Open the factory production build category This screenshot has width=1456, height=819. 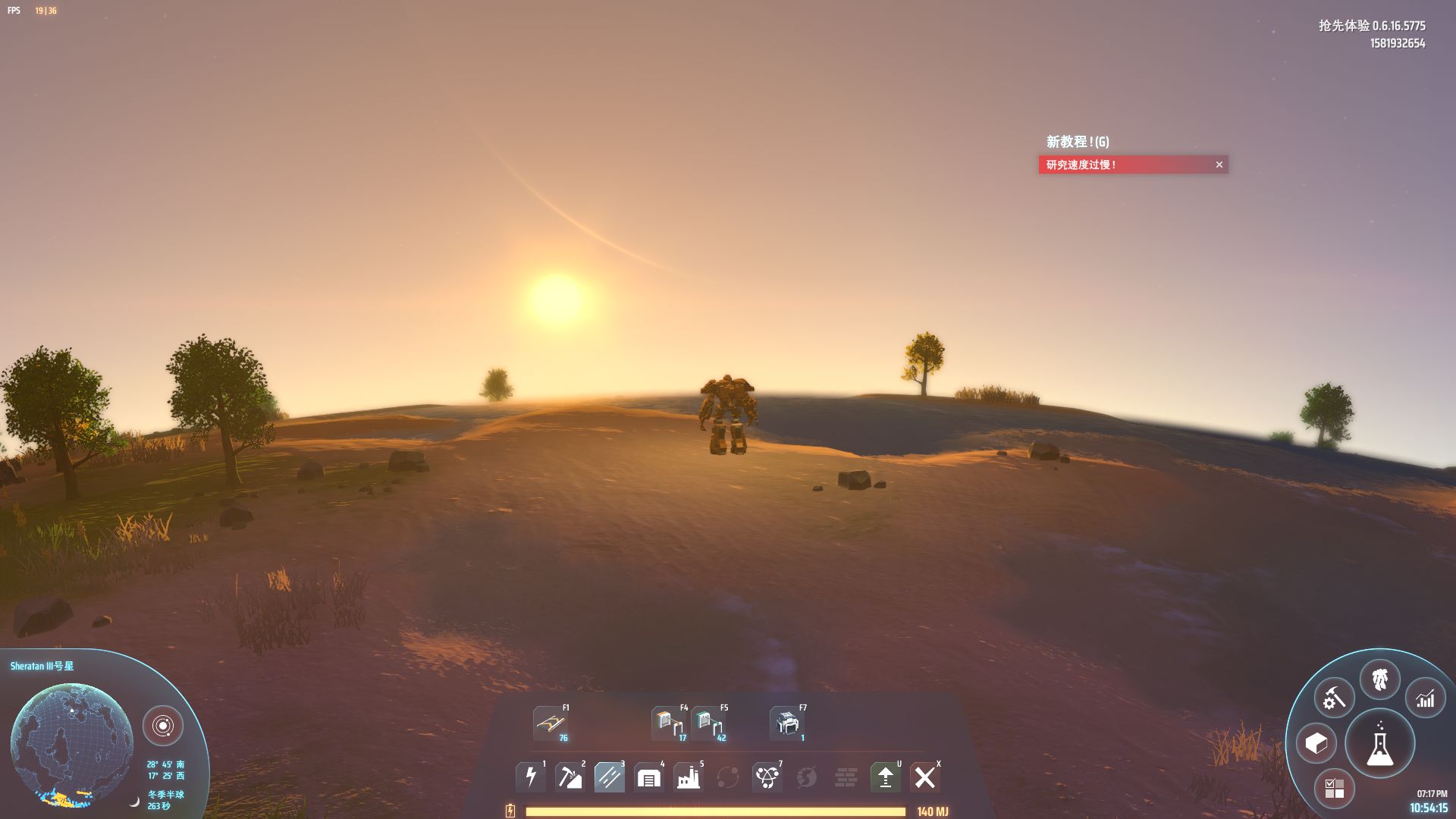[x=688, y=777]
